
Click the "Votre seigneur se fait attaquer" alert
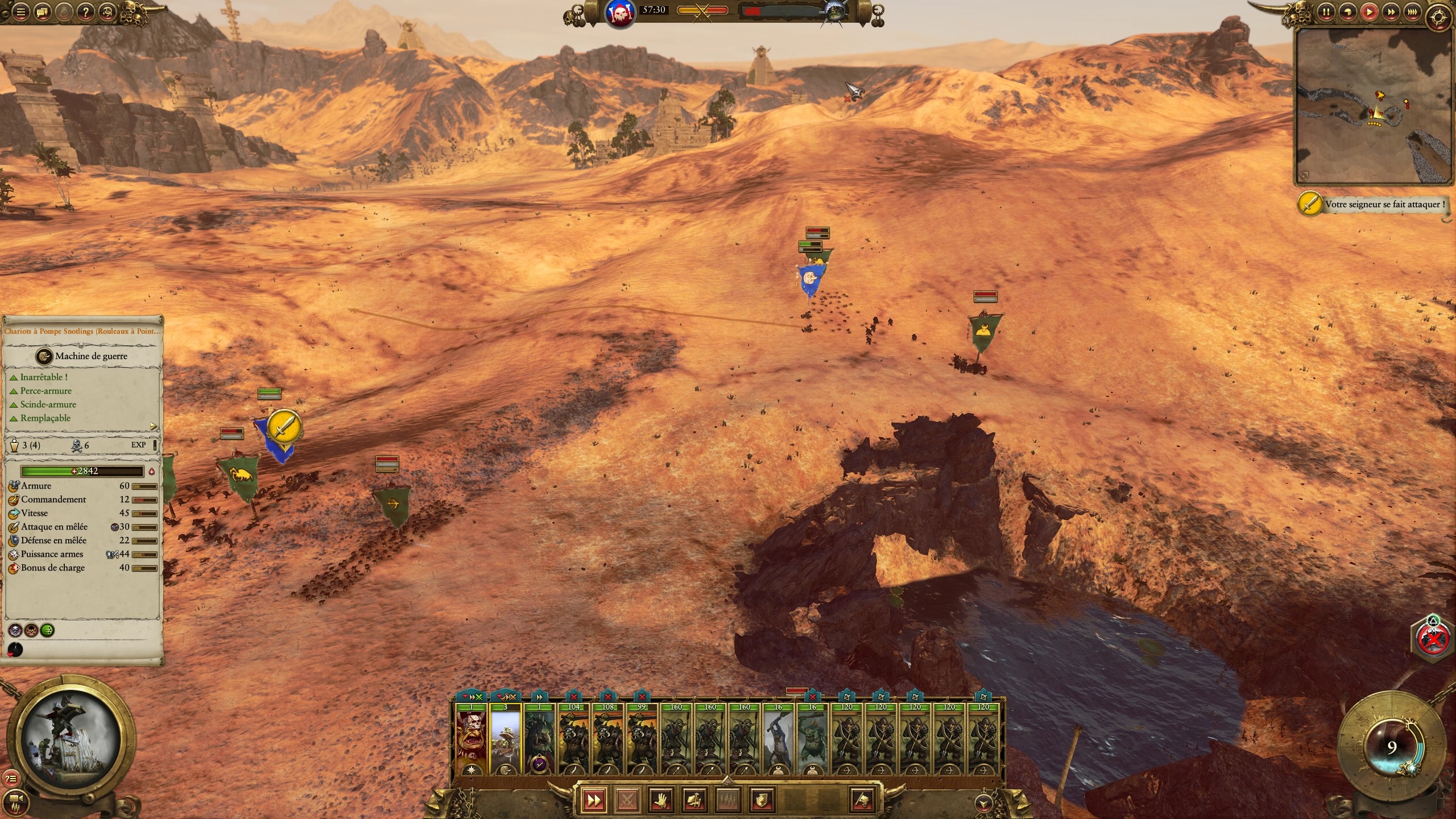point(1383,204)
